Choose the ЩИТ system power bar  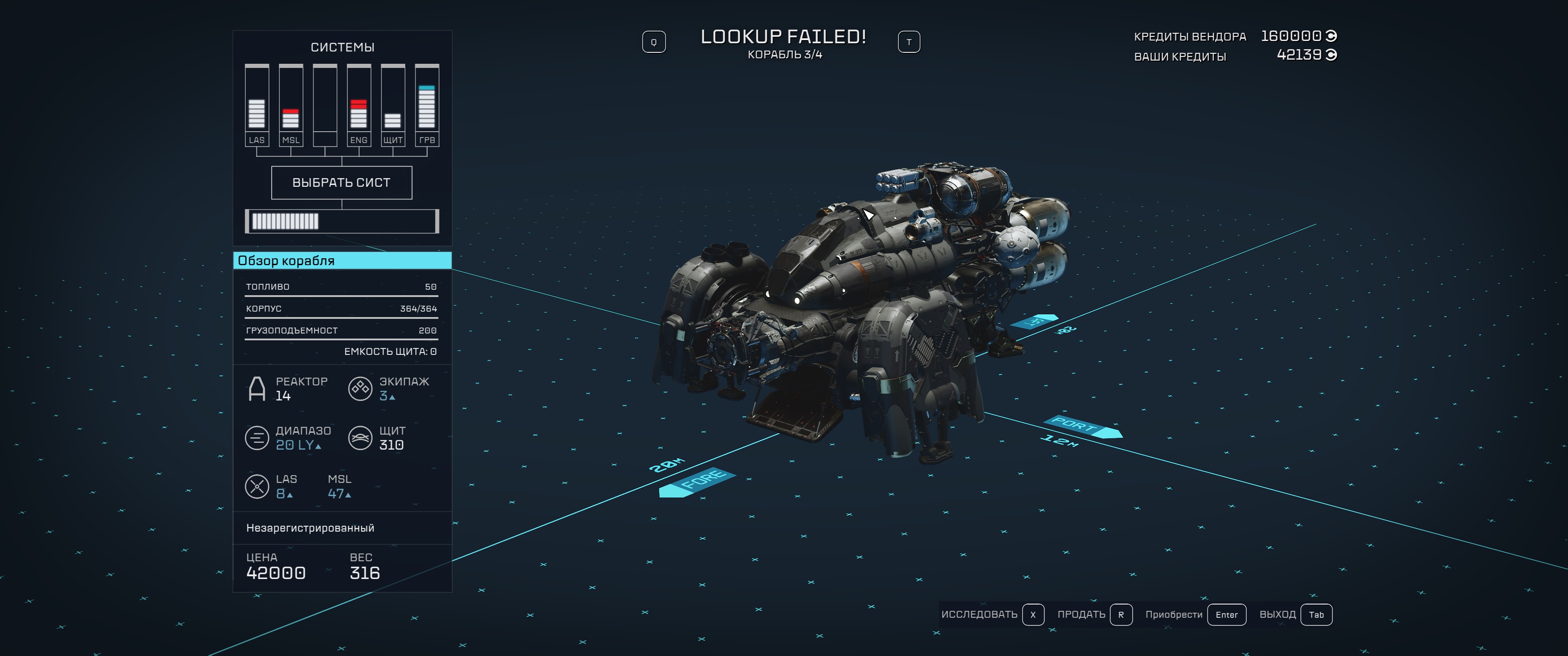pyautogui.click(x=392, y=106)
